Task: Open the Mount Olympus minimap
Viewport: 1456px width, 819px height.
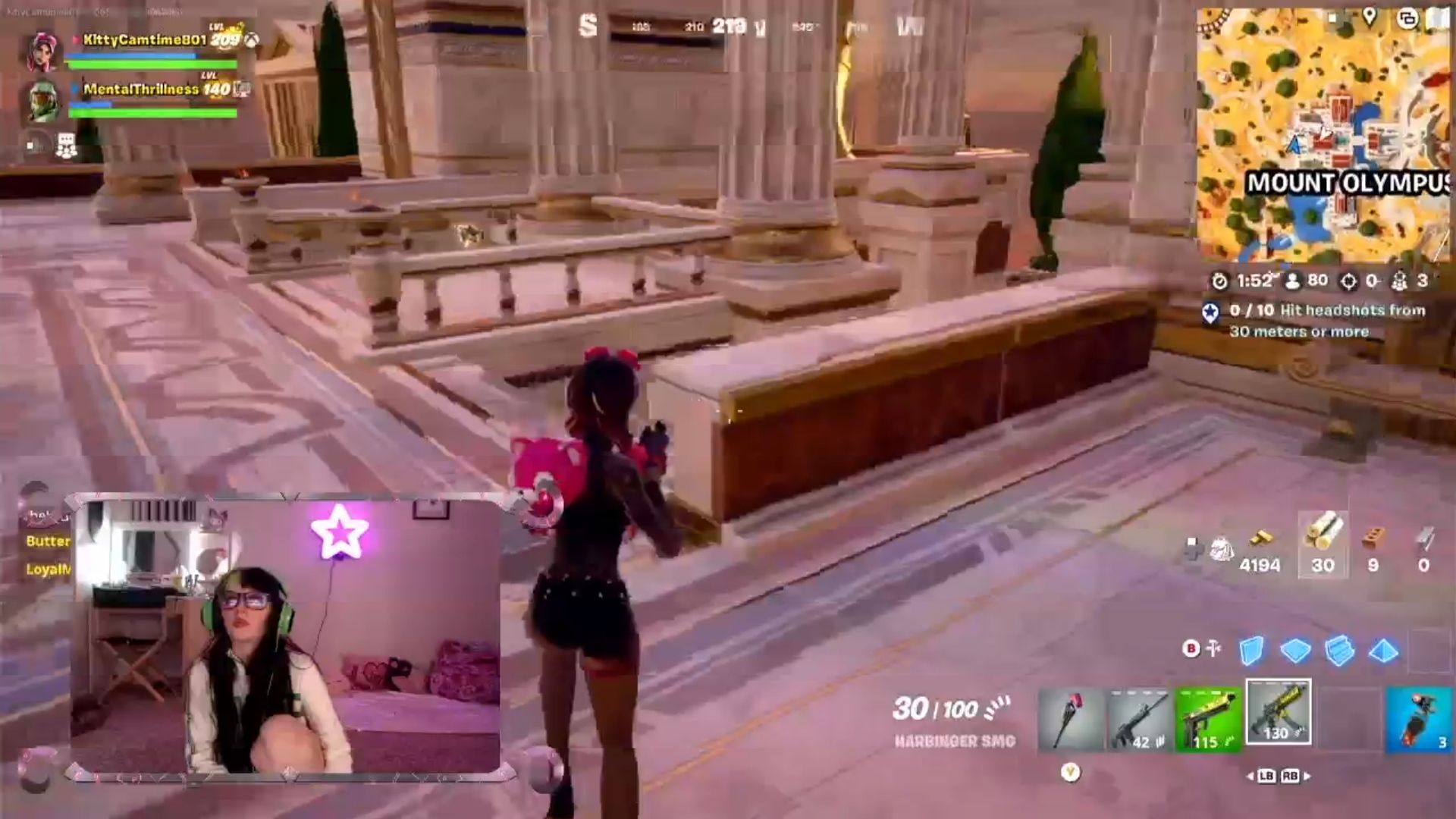Action: point(1323,136)
